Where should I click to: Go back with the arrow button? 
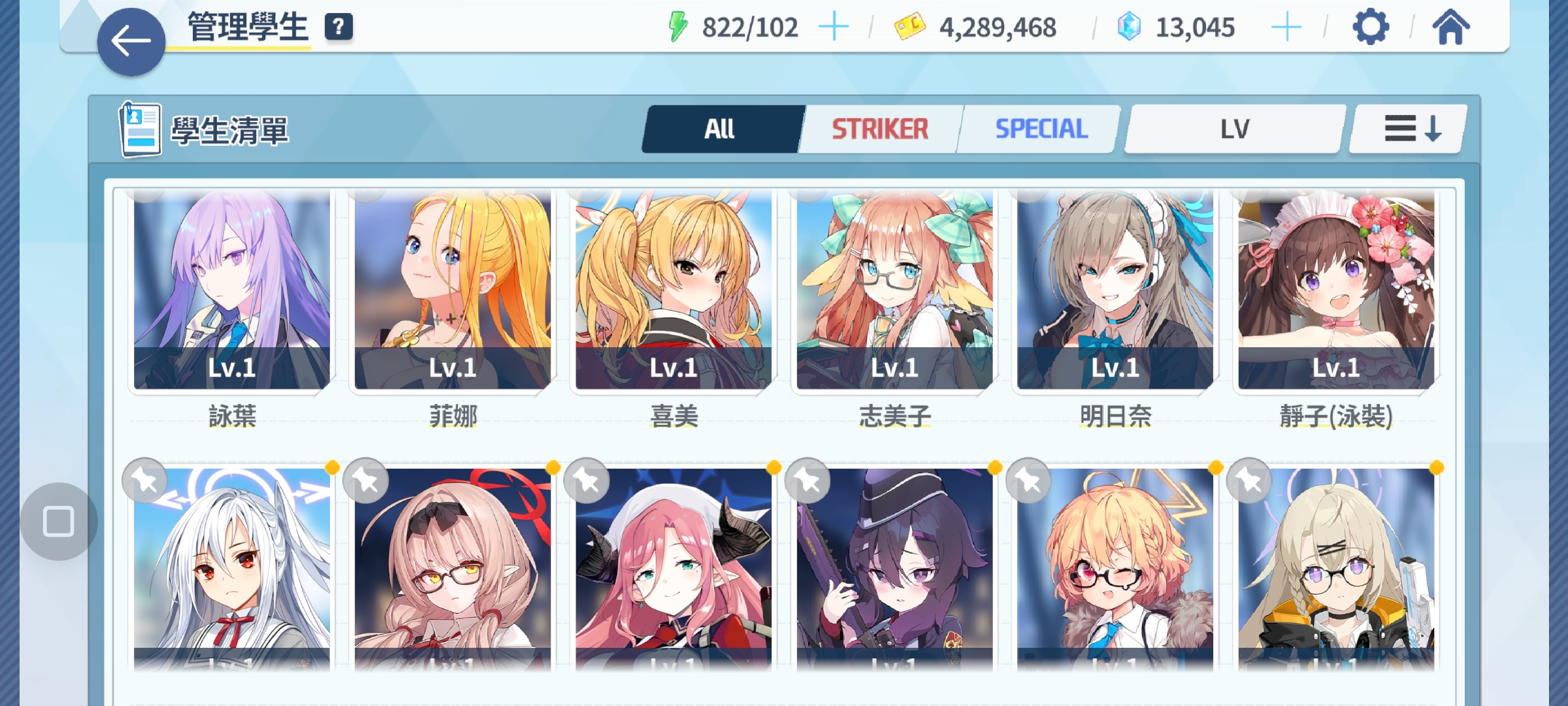click(x=131, y=42)
